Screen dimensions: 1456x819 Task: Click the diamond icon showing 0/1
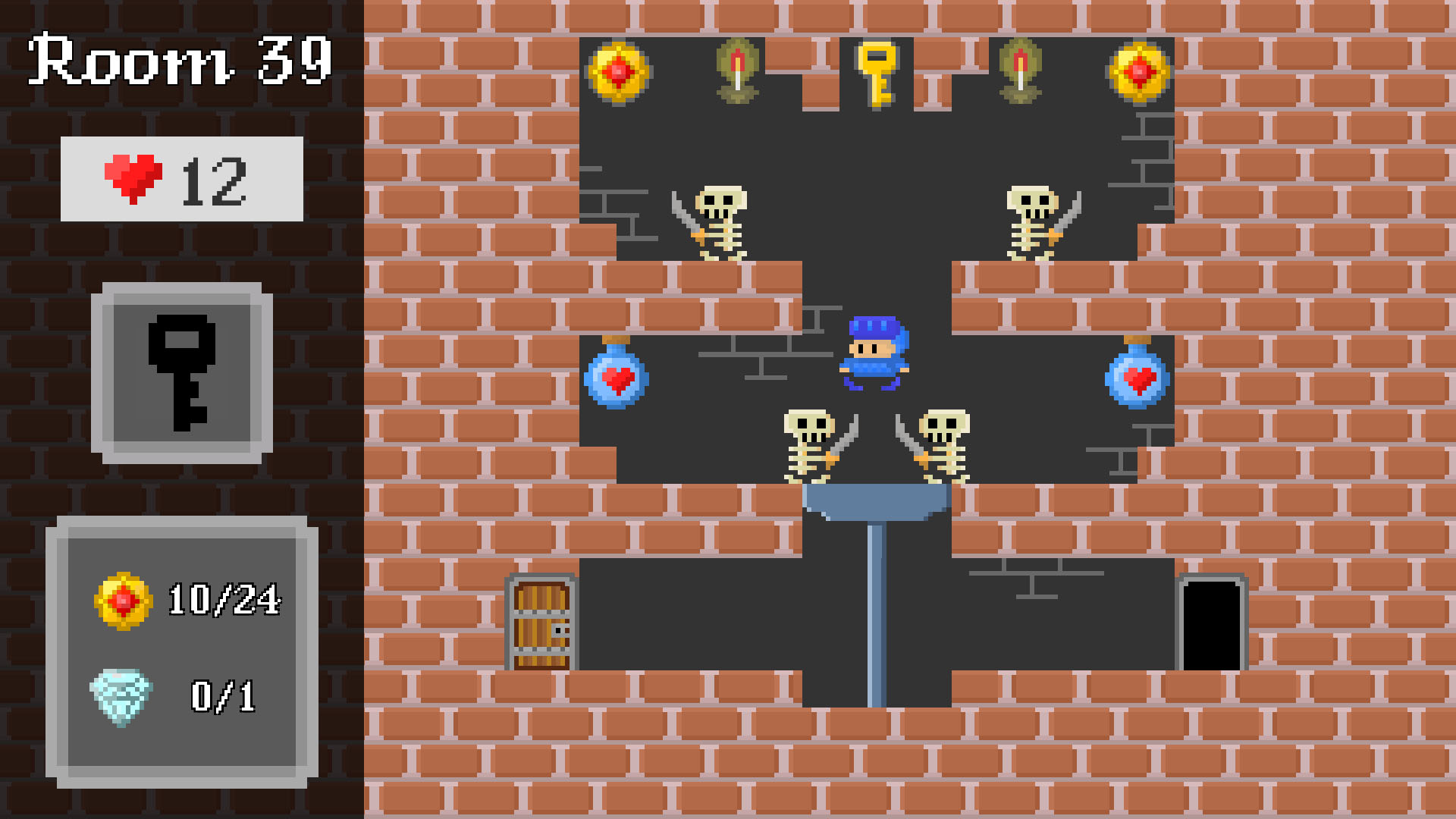[x=124, y=692]
